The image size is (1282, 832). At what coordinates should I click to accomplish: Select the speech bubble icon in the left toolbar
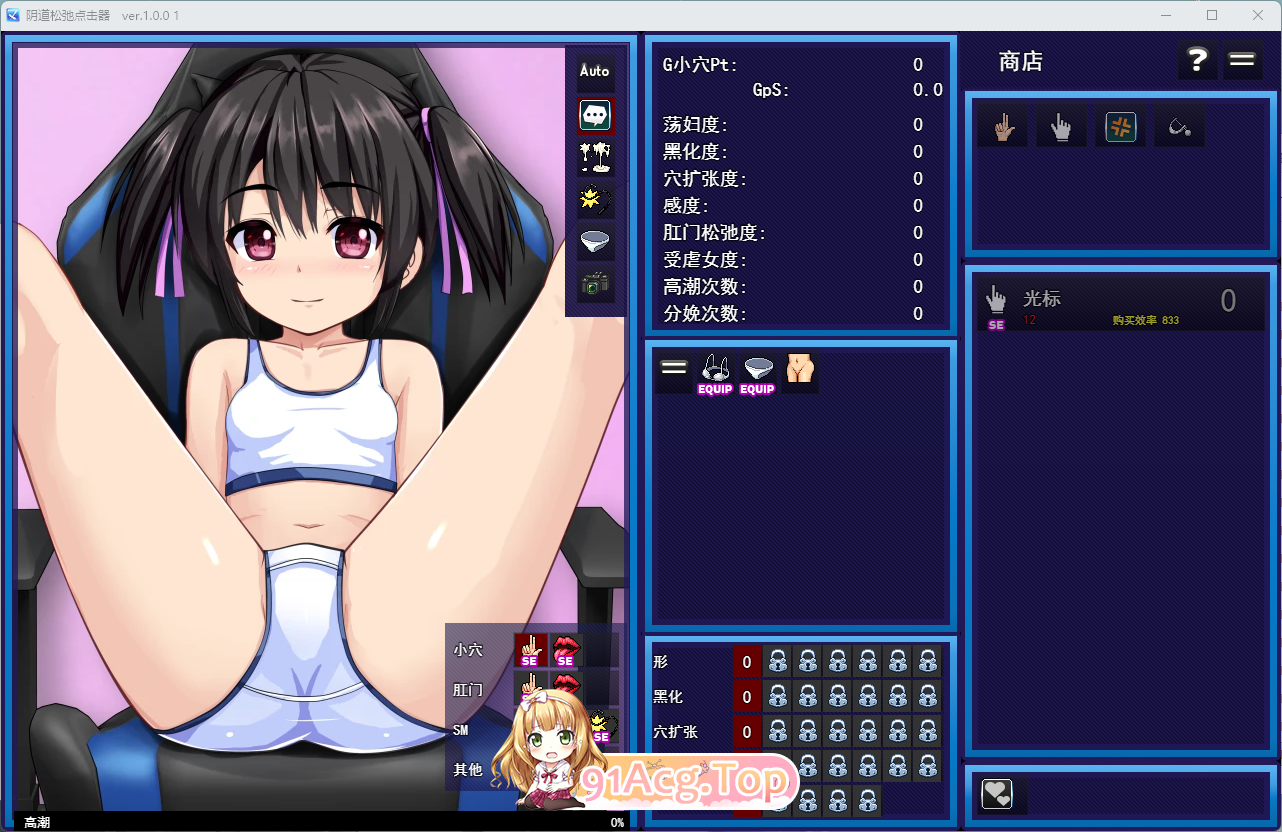(x=595, y=116)
